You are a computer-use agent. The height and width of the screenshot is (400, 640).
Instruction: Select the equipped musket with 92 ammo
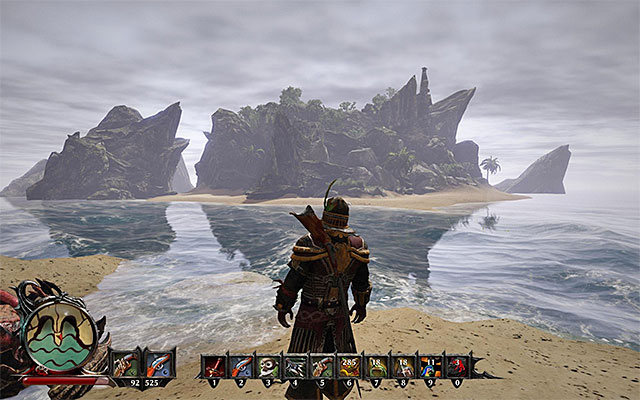127,364
